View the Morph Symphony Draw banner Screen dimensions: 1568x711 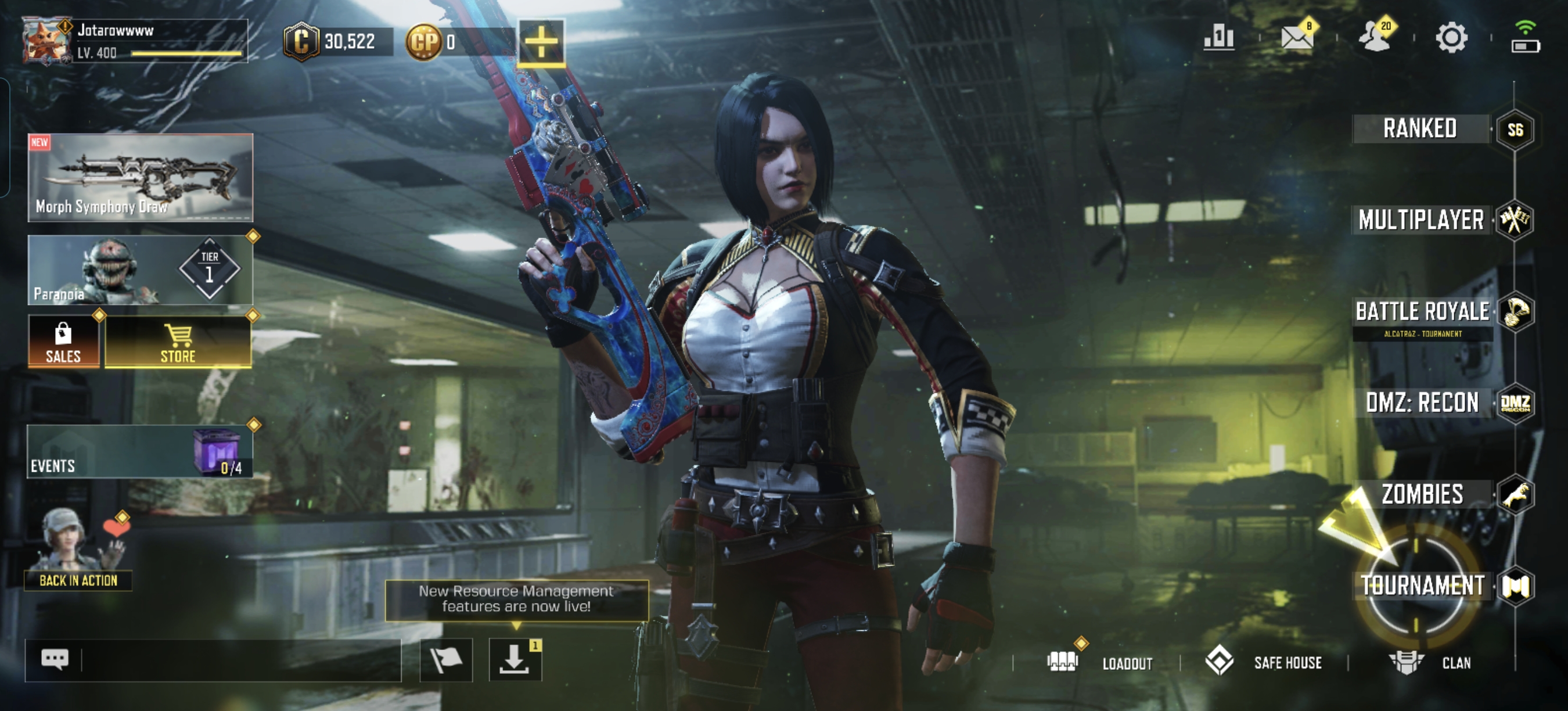pos(140,177)
